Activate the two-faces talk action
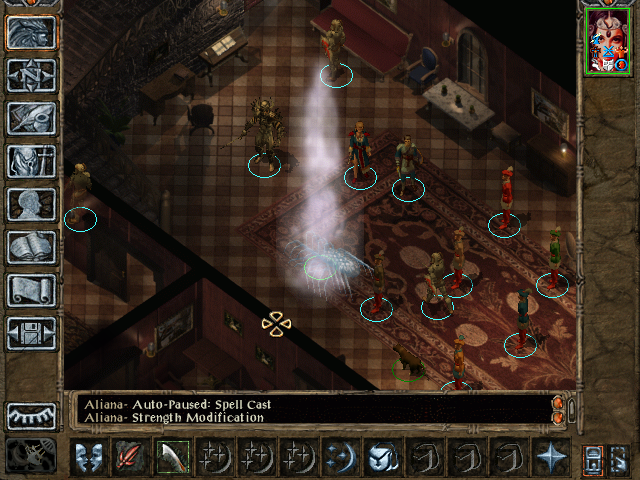The width and height of the screenshot is (640, 480). [88, 456]
